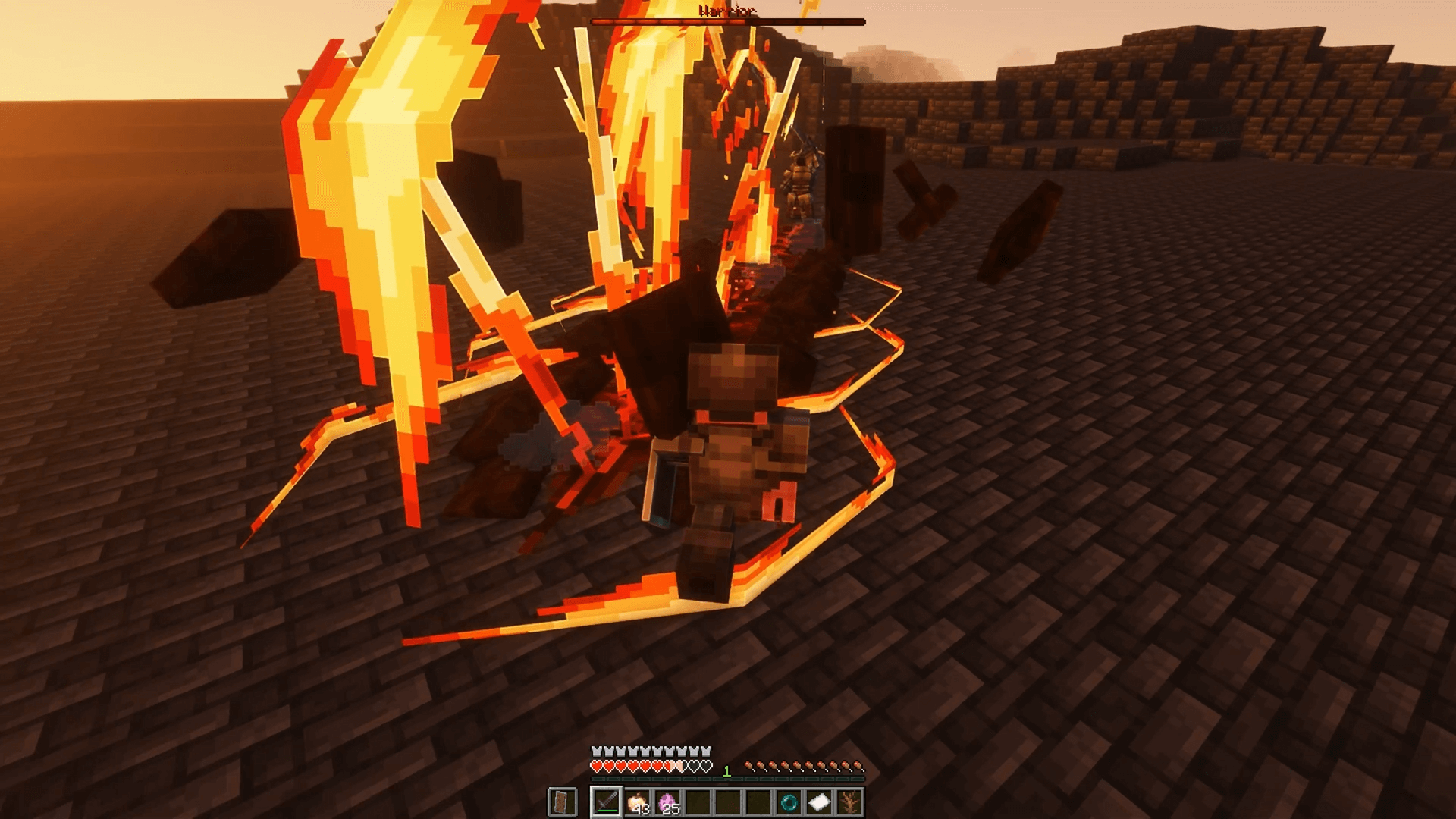Click the fourth empty hotbar slot
This screenshot has height=819, width=1456.
coord(697,802)
